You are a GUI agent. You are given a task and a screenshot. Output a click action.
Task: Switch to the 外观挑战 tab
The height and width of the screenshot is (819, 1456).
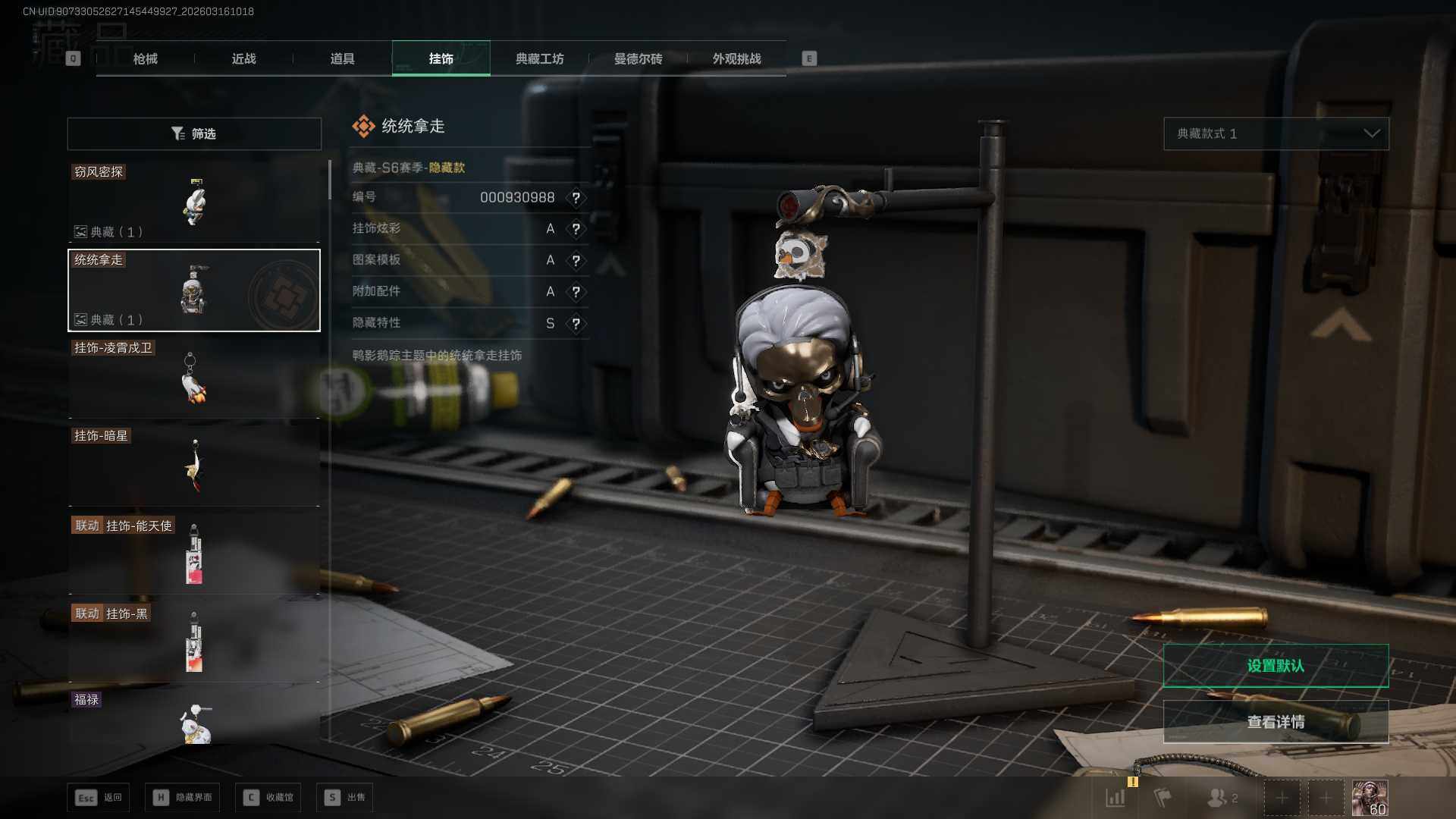pyautogui.click(x=736, y=58)
